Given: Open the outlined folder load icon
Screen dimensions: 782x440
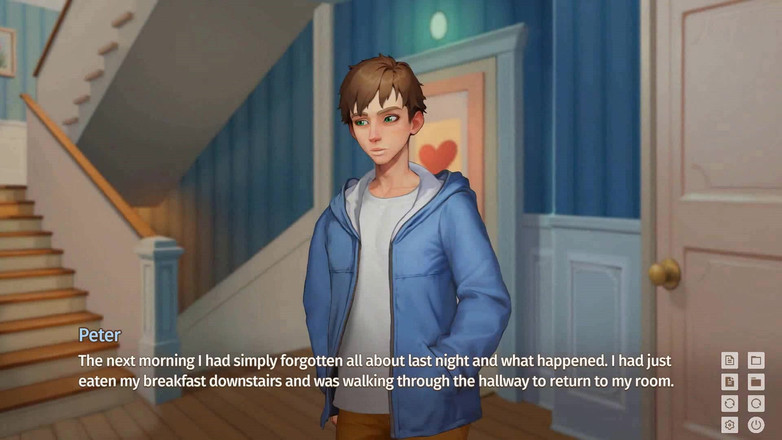Looking at the screenshot, I should tap(756, 360).
